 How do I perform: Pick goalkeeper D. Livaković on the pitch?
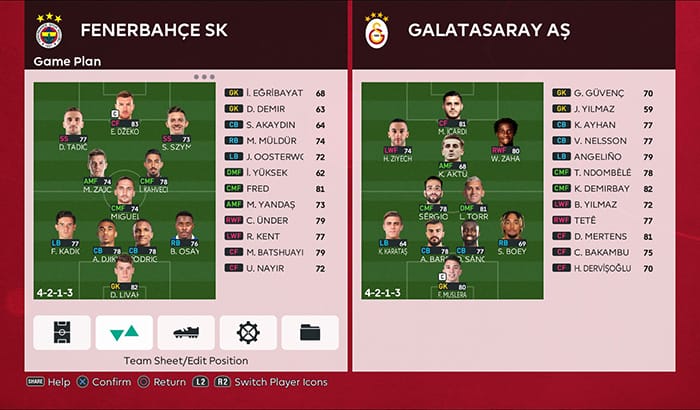point(124,273)
